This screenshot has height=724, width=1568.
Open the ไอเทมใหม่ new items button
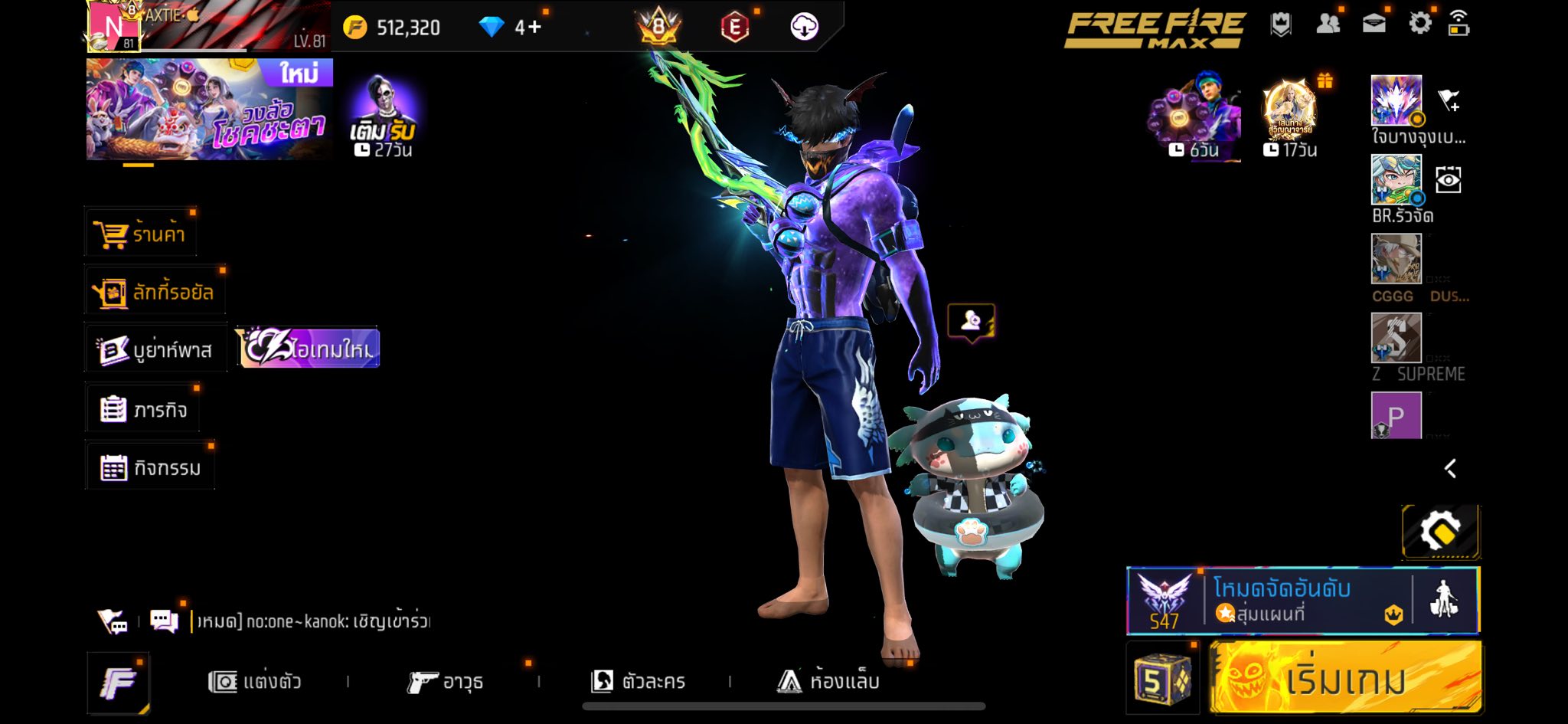[x=309, y=349]
